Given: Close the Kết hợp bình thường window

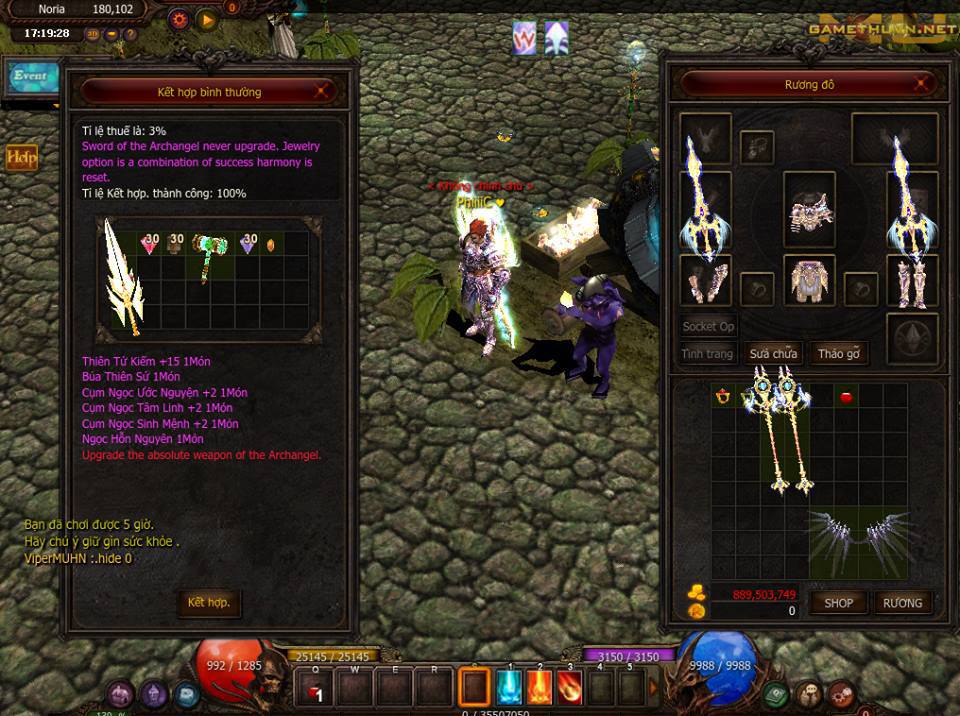Looking at the screenshot, I should tap(322, 91).
